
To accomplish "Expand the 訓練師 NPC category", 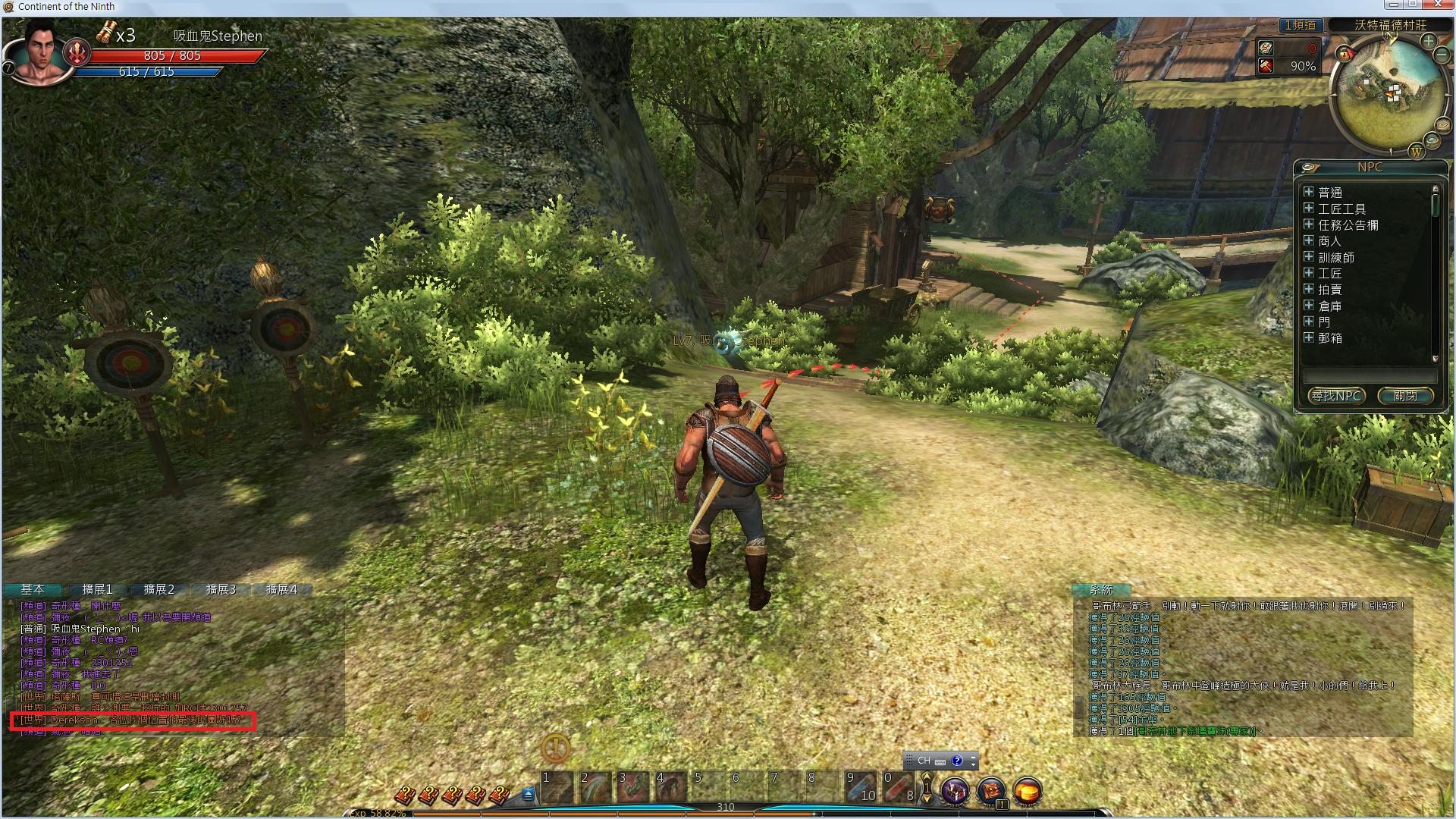I will point(1309,257).
